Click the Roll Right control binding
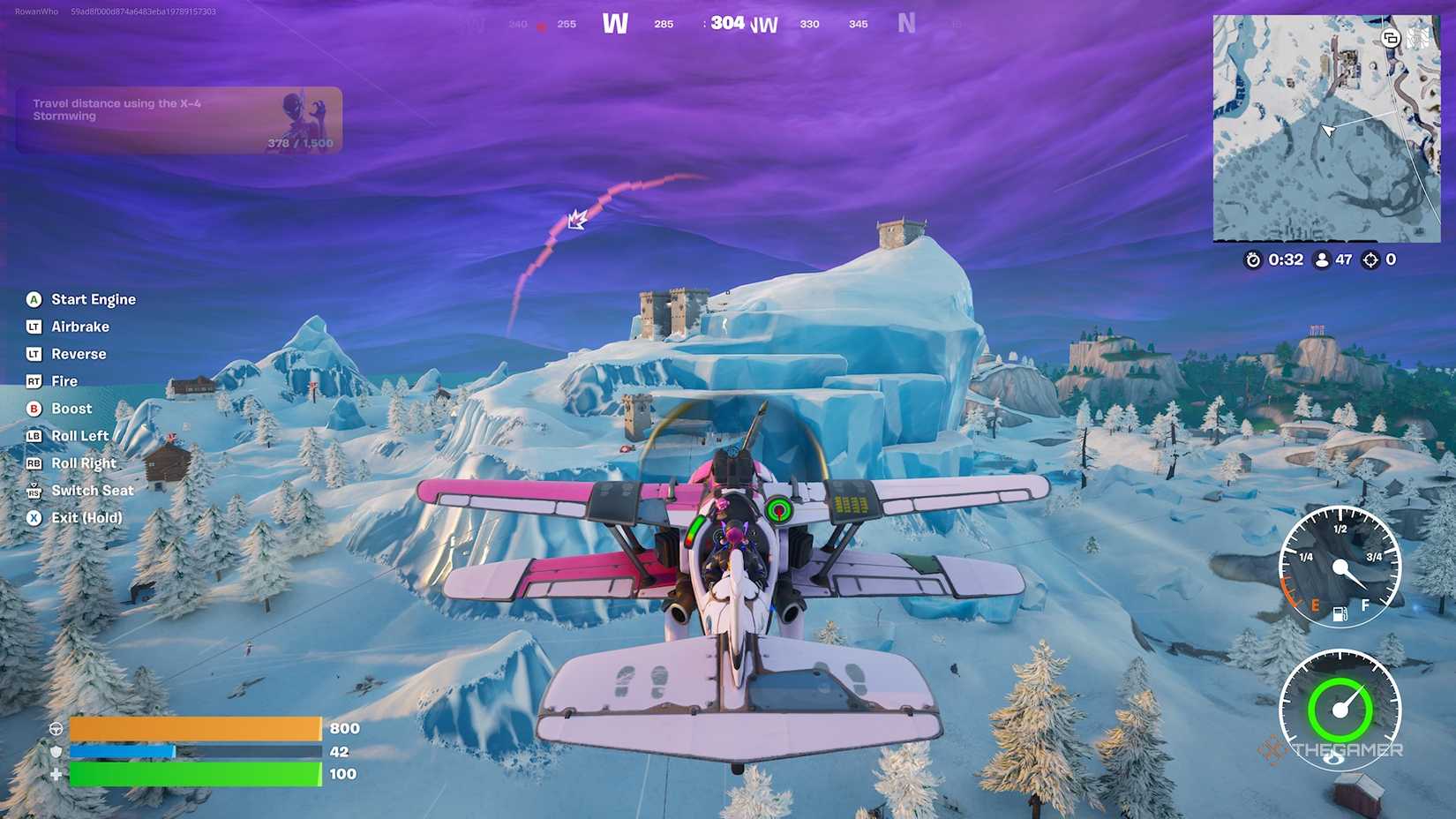The image size is (1456, 819). coord(34,463)
